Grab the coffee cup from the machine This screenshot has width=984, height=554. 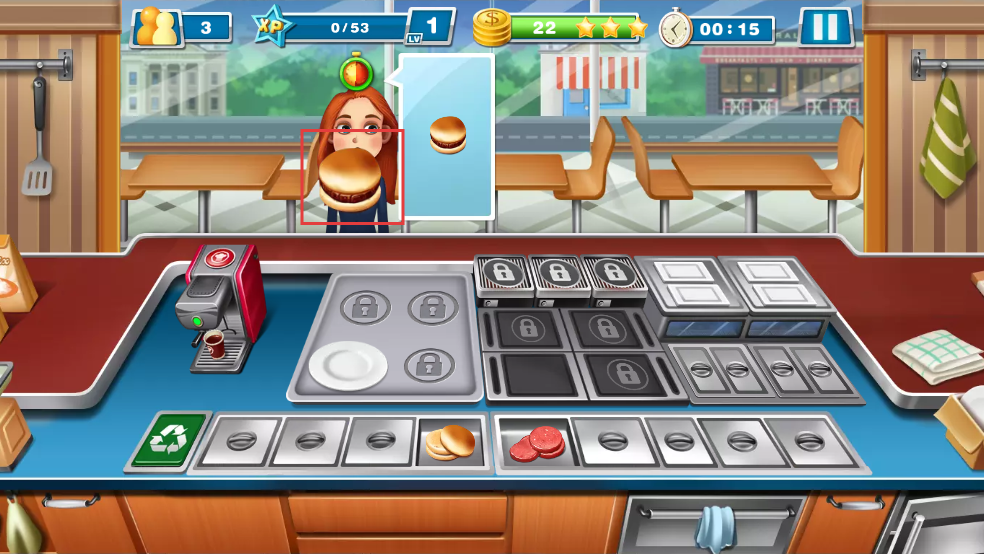(x=214, y=345)
